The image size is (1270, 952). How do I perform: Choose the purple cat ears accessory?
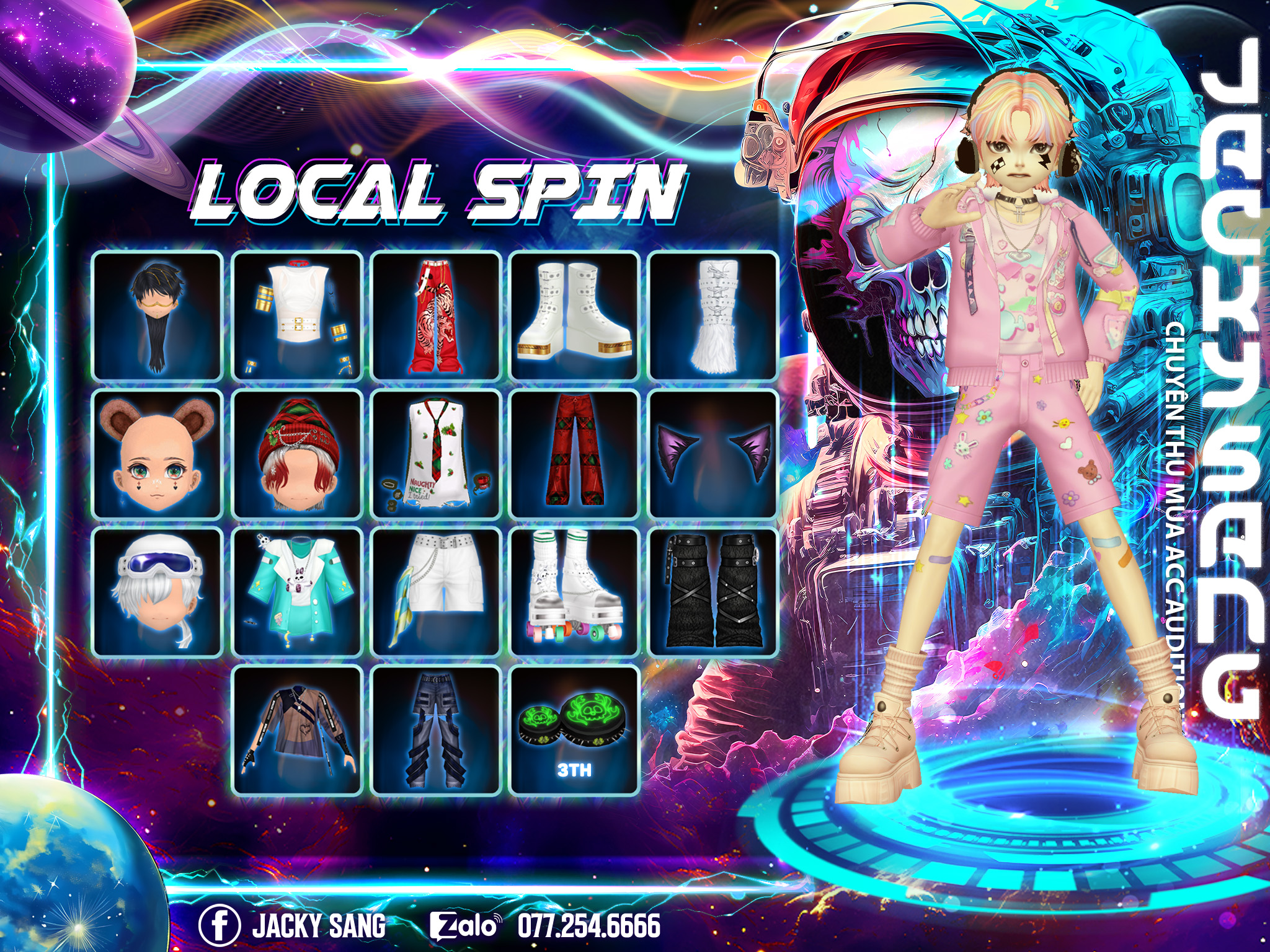[713, 454]
